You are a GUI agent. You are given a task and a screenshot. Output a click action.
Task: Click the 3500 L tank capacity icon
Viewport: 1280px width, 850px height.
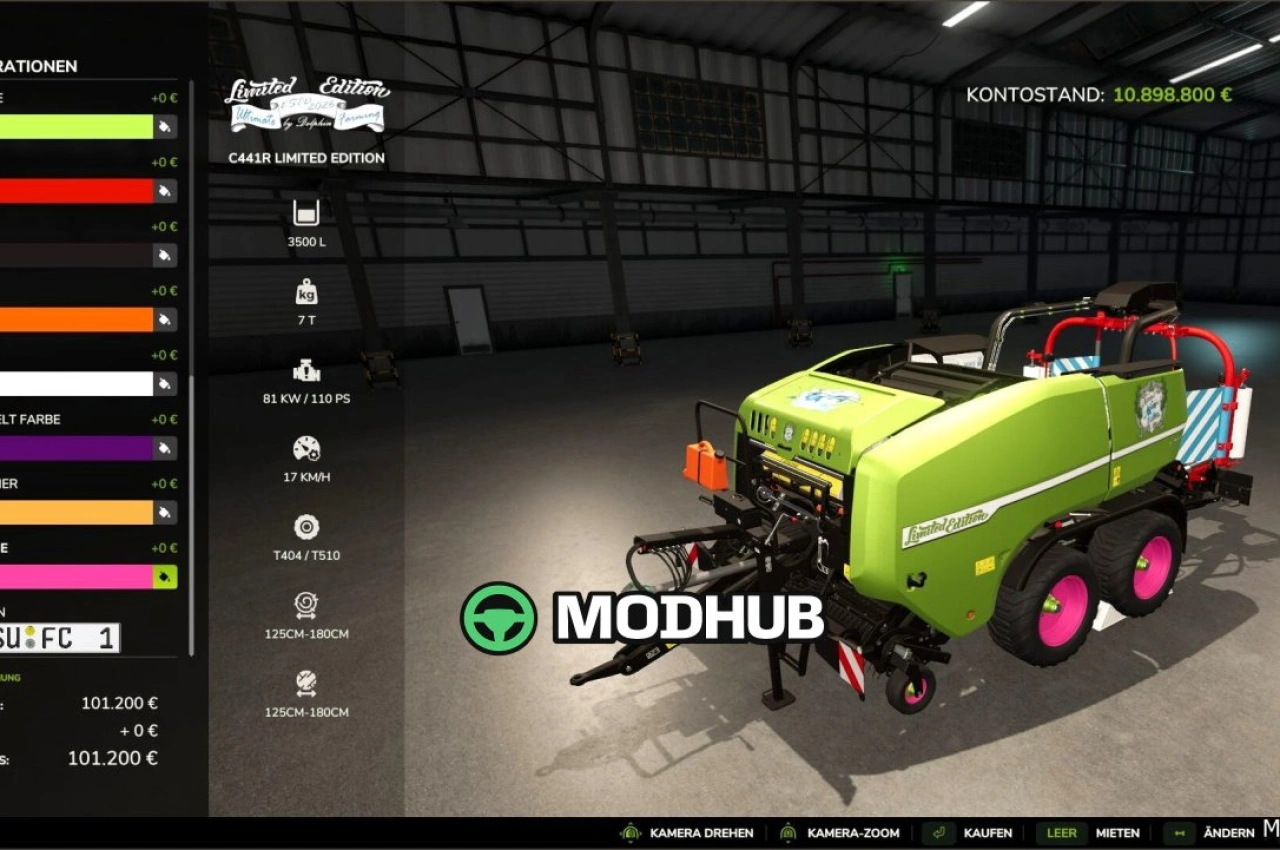[305, 212]
